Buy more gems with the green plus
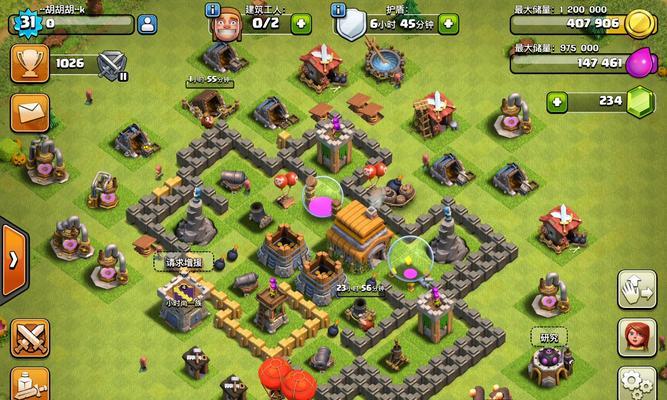The width and height of the screenshot is (667, 400). (x=557, y=101)
